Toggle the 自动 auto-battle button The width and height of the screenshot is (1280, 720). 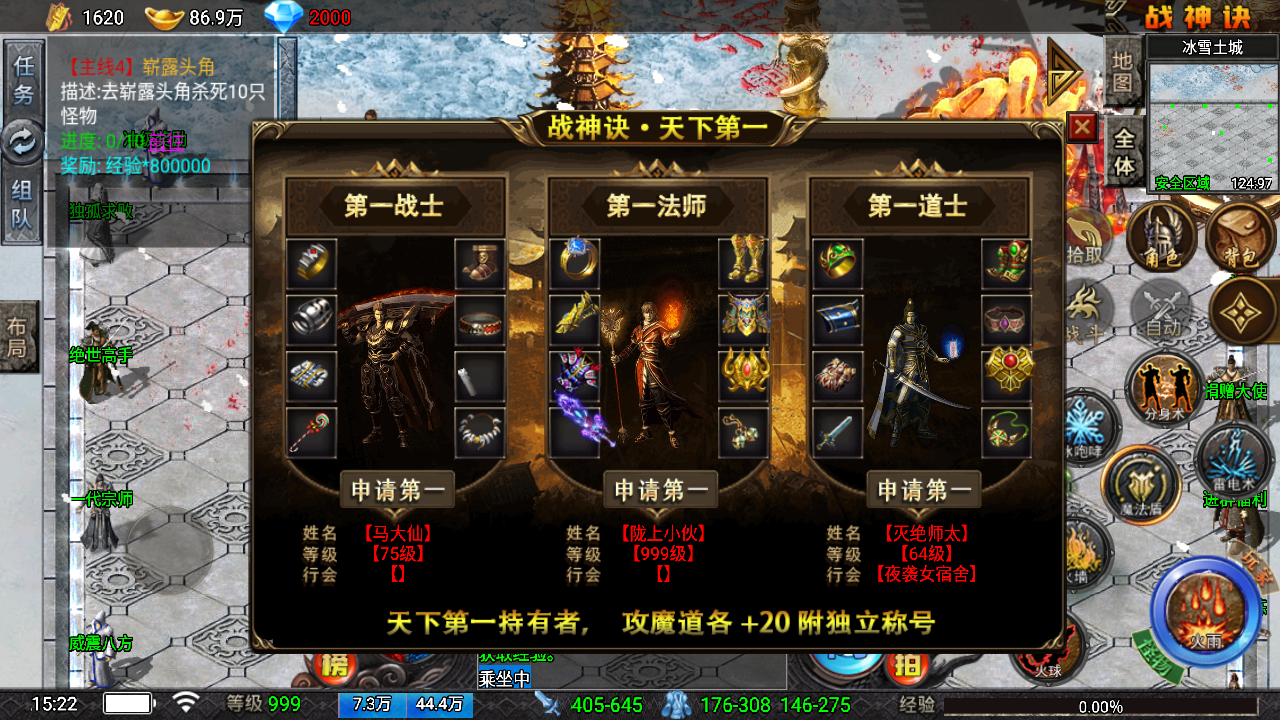tap(1163, 310)
